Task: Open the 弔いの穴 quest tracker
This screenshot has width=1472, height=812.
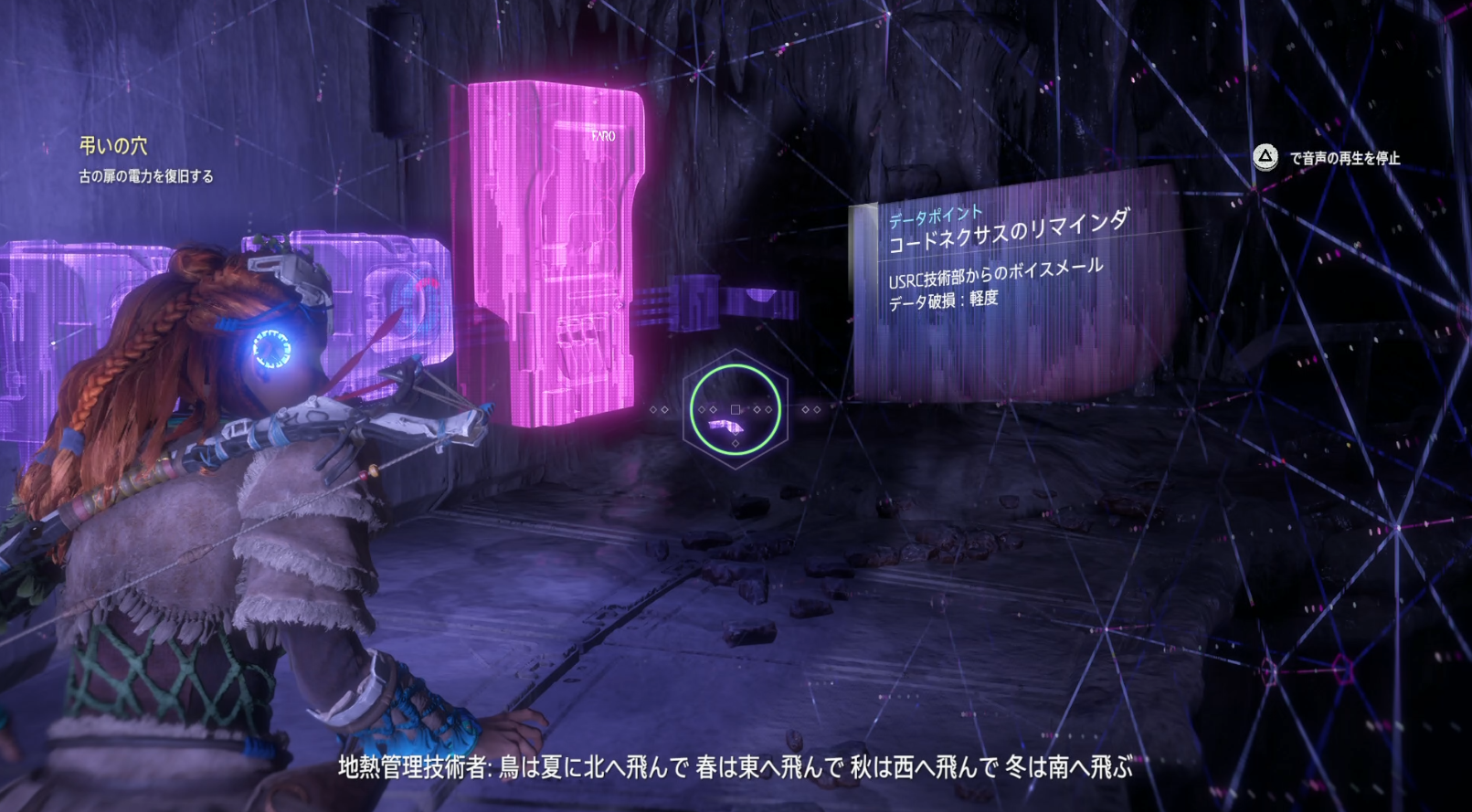Action: pos(113,146)
